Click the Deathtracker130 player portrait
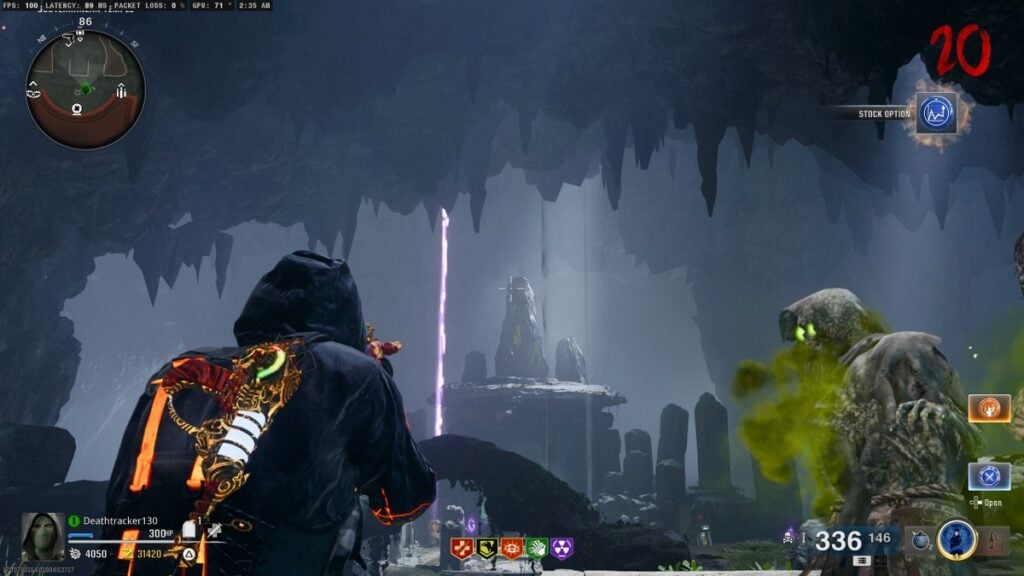Image resolution: width=1024 pixels, height=576 pixels. (x=41, y=536)
